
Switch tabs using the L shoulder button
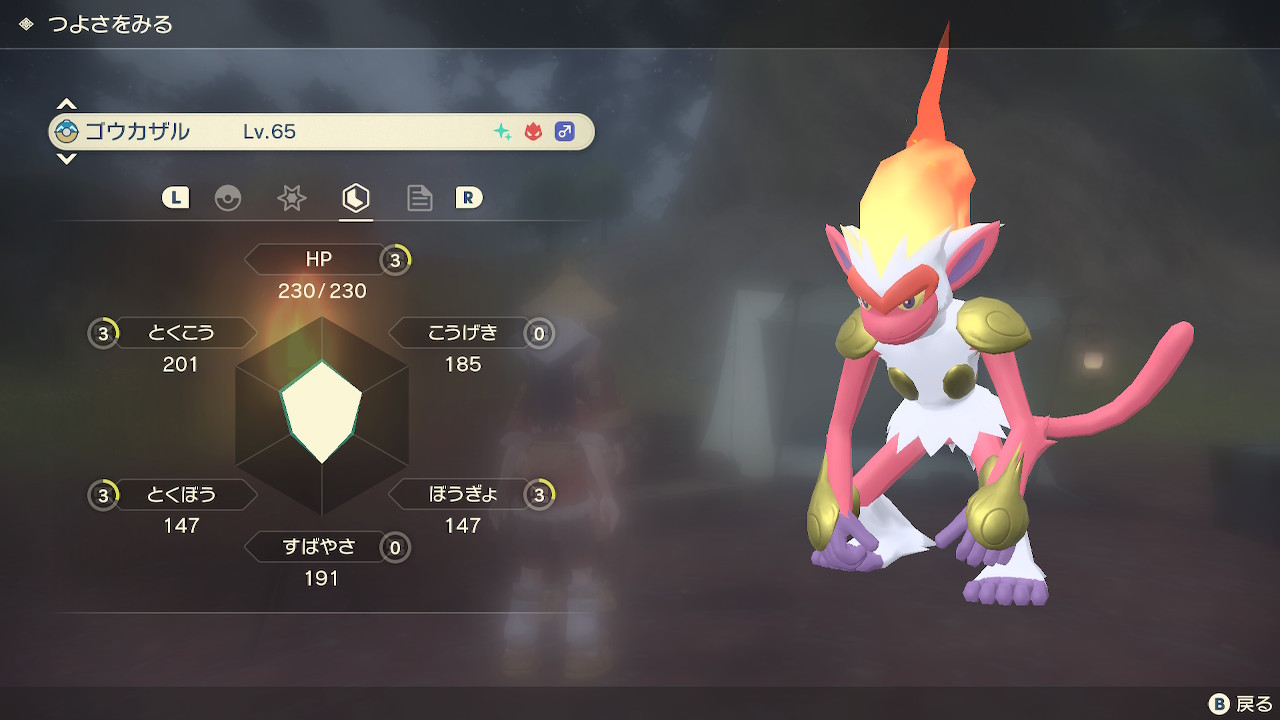pyautogui.click(x=175, y=198)
